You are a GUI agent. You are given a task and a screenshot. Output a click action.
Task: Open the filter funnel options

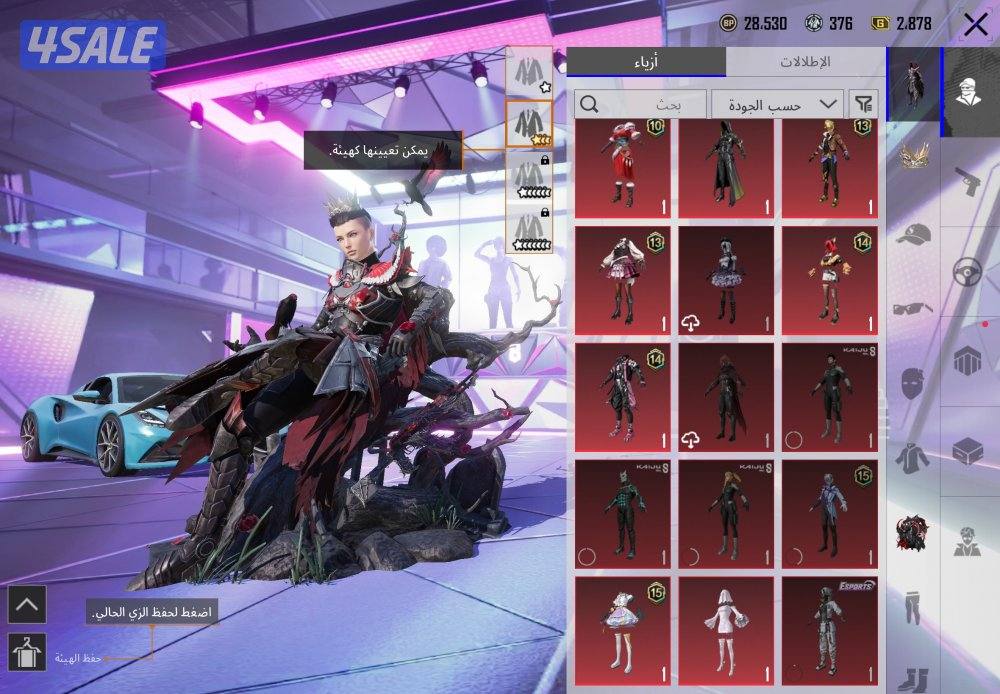coord(863,103)
